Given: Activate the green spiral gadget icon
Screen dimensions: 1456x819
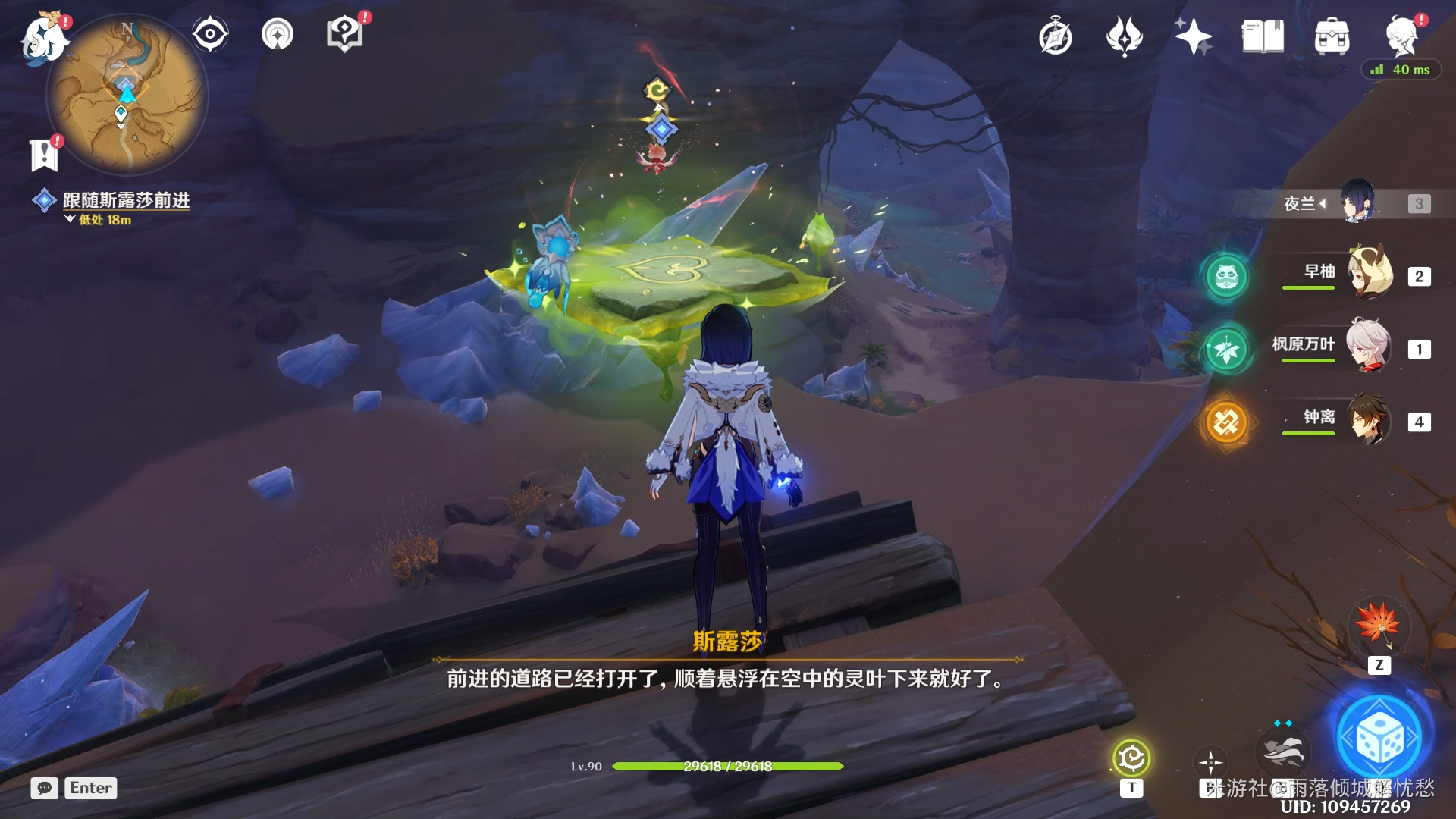Looking at the screenshot, I should pos(1131,758).
